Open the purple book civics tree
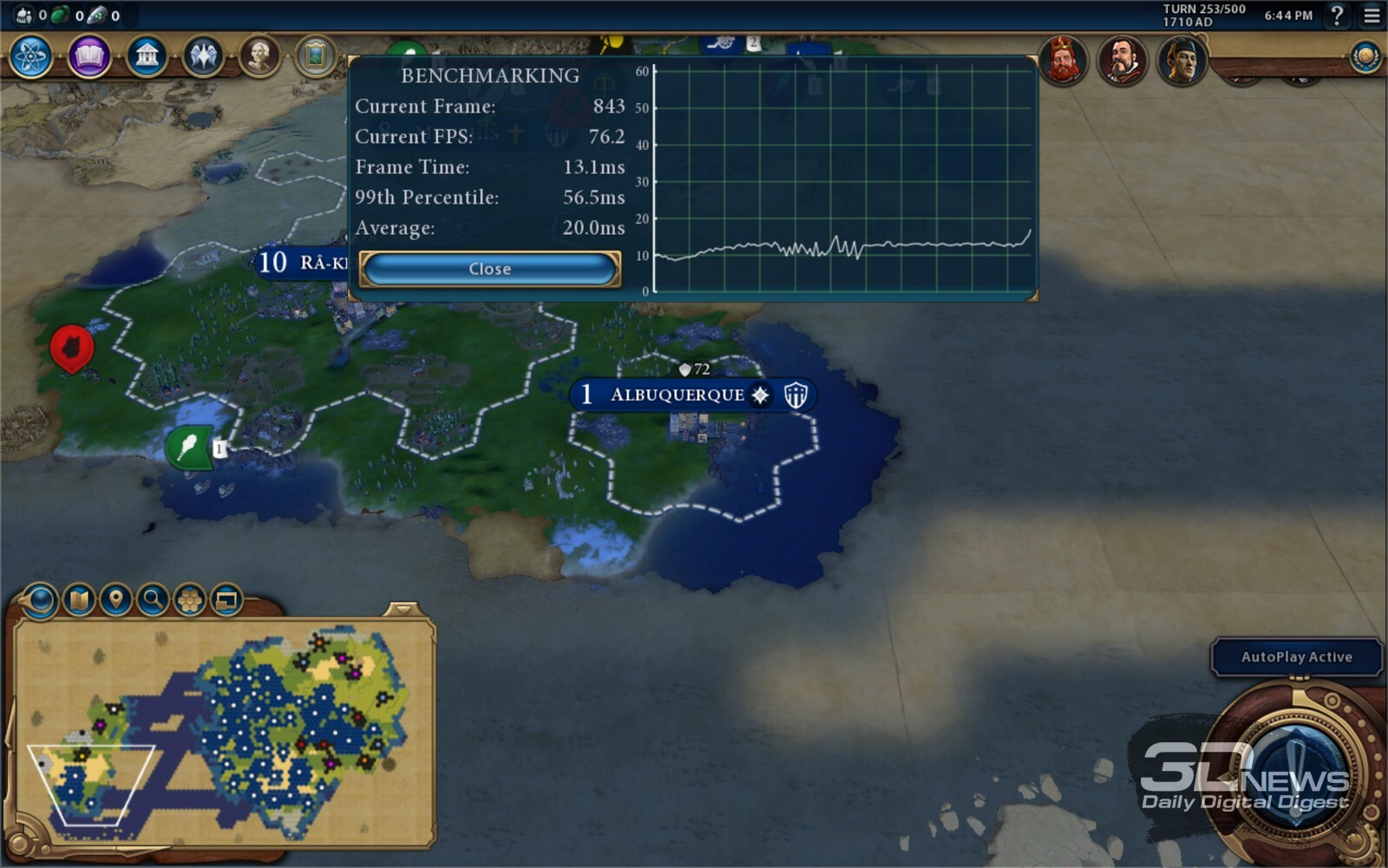Image resolution: width=1388 pixels, height=868 pixels. tap(89, 57)
